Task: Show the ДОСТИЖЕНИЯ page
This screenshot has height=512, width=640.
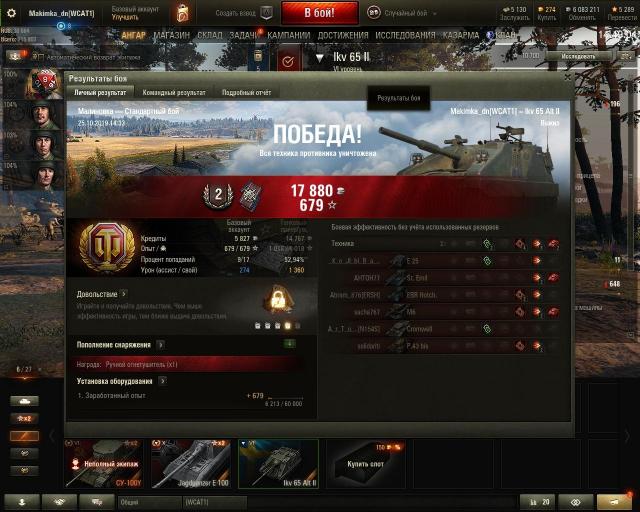Action: (343, 34)
